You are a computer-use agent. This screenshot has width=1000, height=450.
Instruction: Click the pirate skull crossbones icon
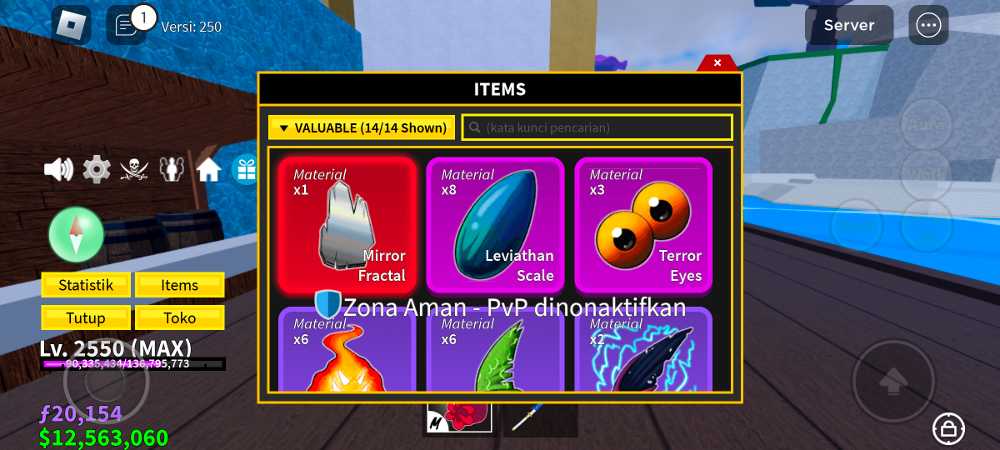[134, 170]
